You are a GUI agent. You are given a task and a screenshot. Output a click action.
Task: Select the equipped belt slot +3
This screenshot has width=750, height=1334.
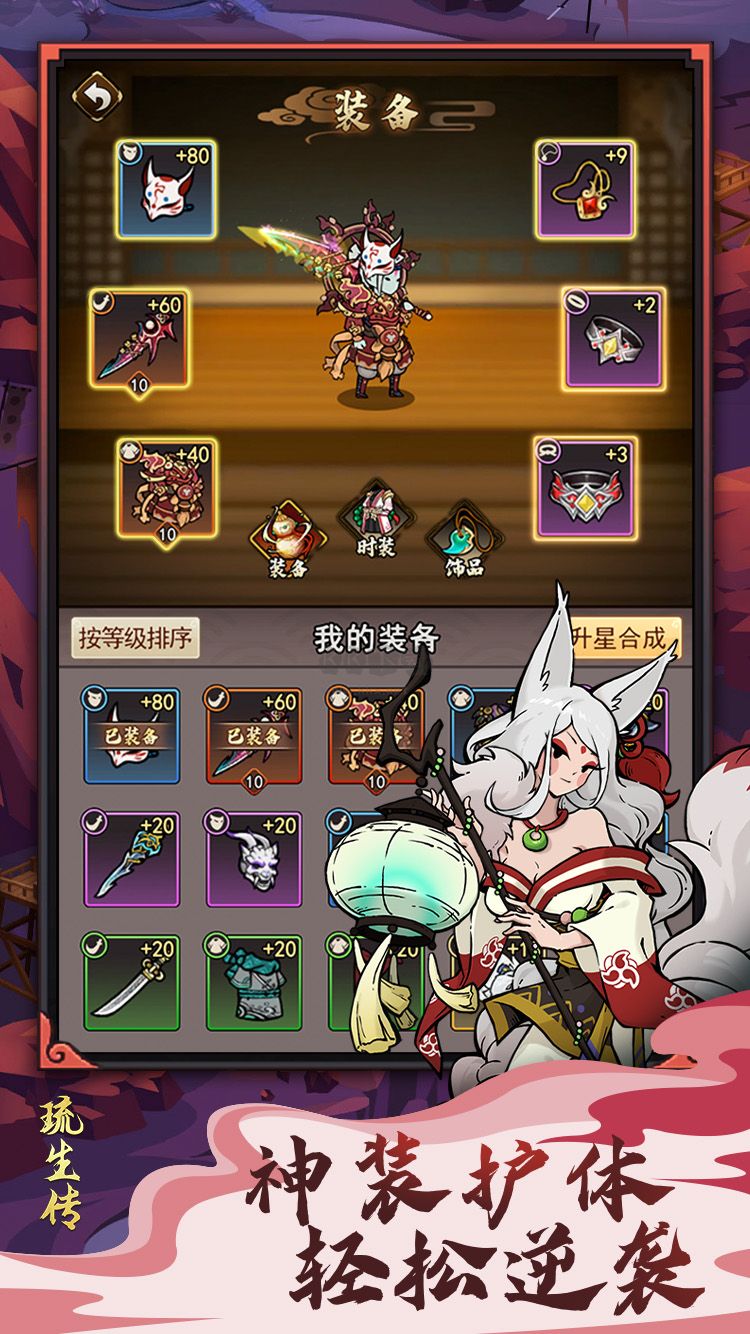click(x=585, y=487)
